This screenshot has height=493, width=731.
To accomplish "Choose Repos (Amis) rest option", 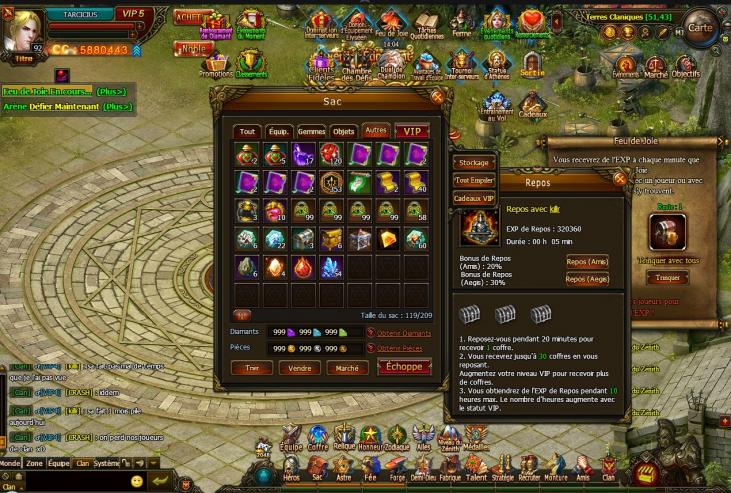I will click(587, 261).
